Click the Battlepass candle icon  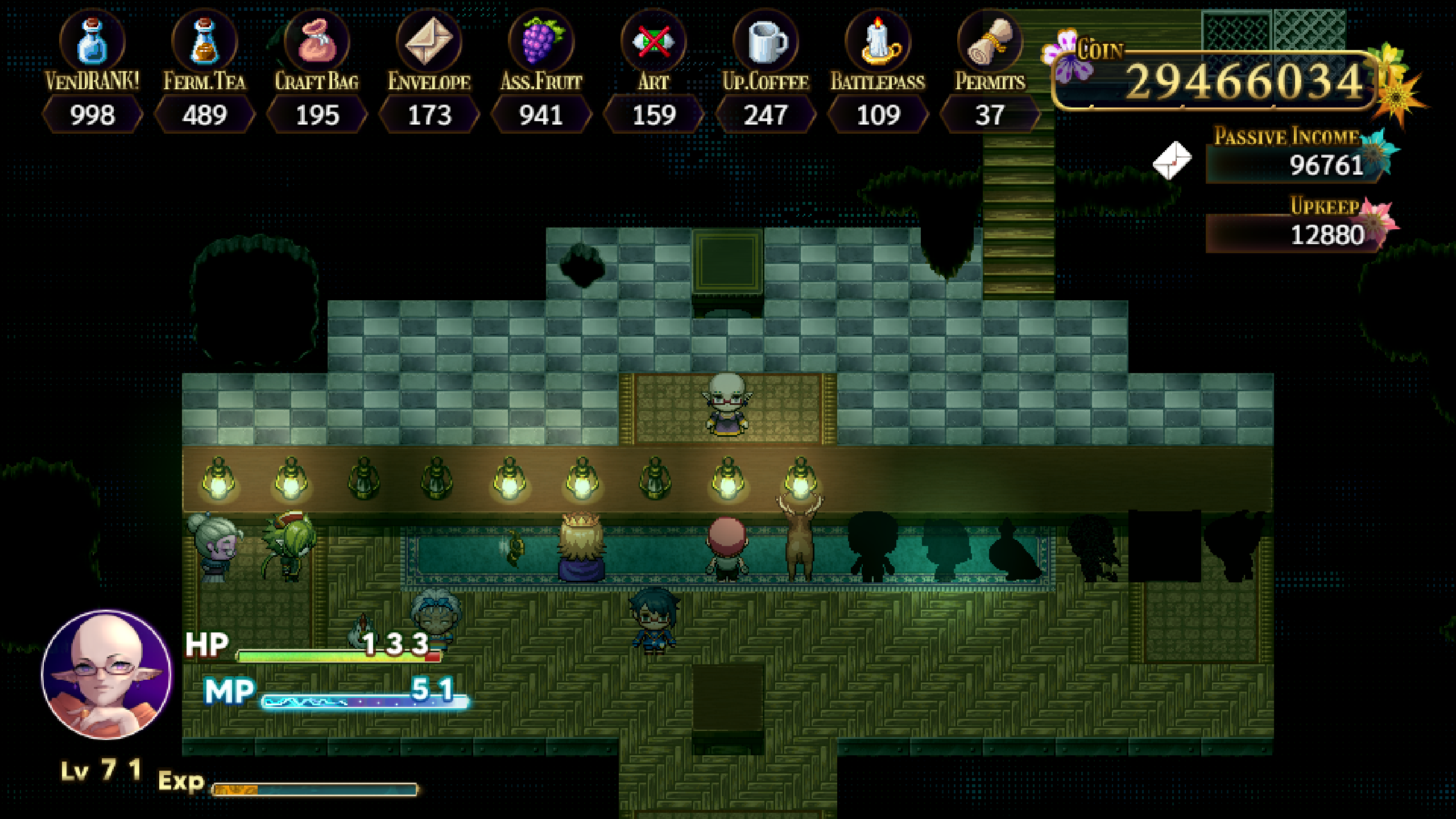tap(877, 41)
